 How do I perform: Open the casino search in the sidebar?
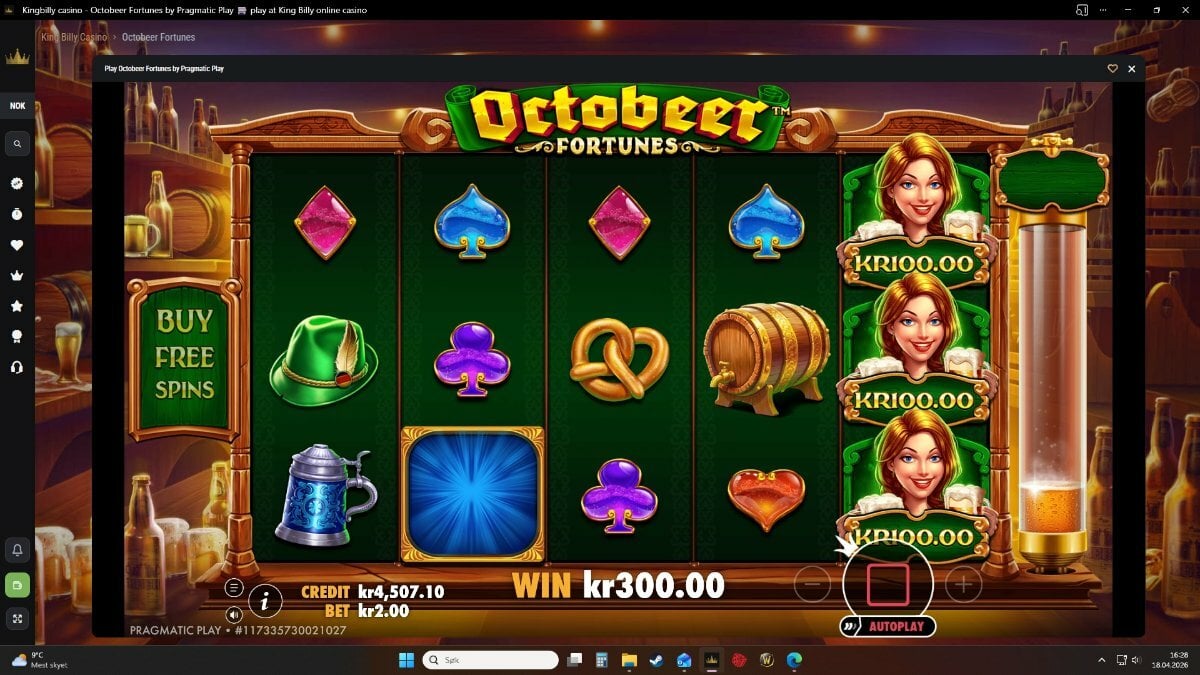(17, 145)
